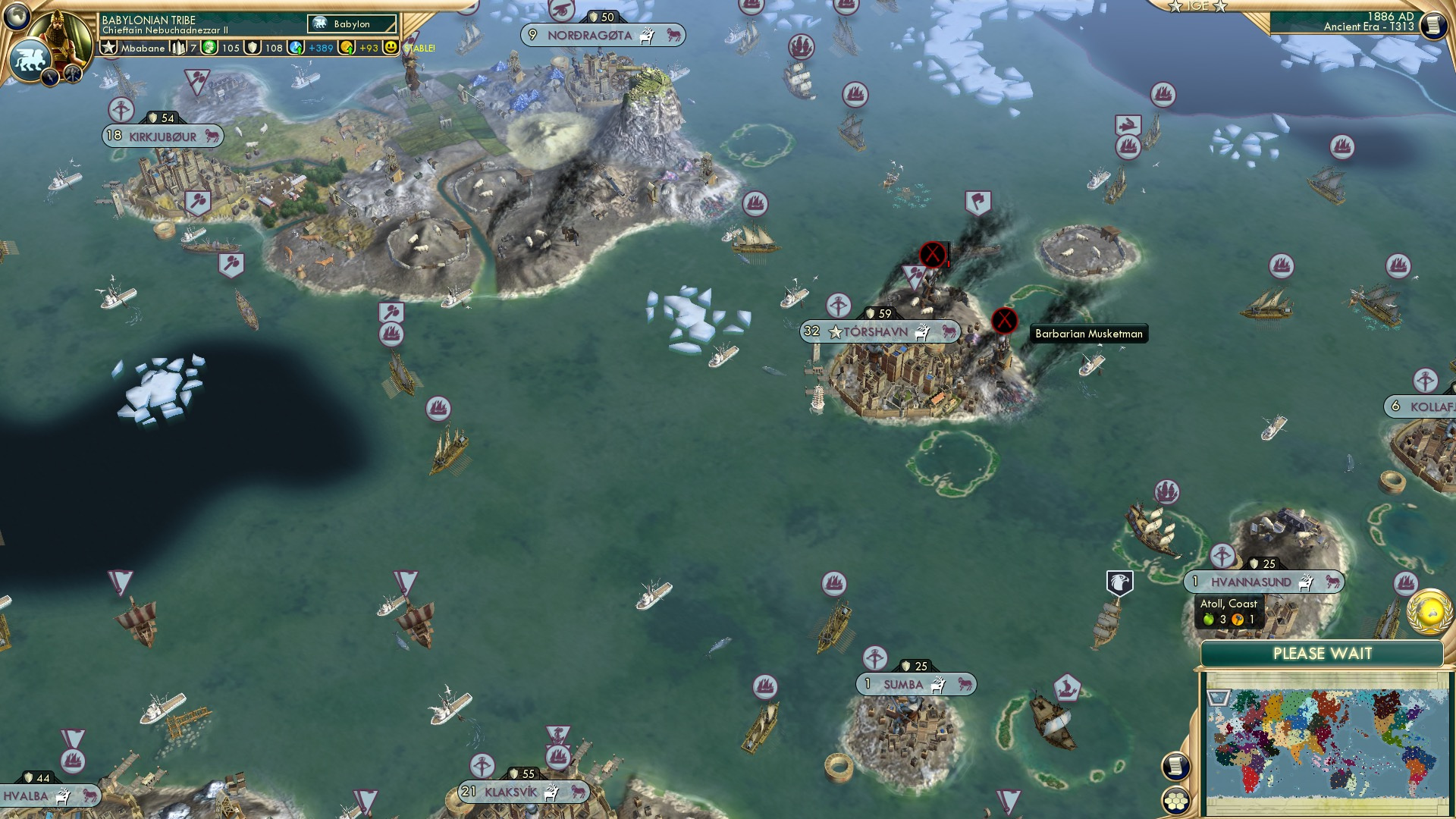
Task: Click the Barbarian Musketman unit label
Action: [1090, 334]
